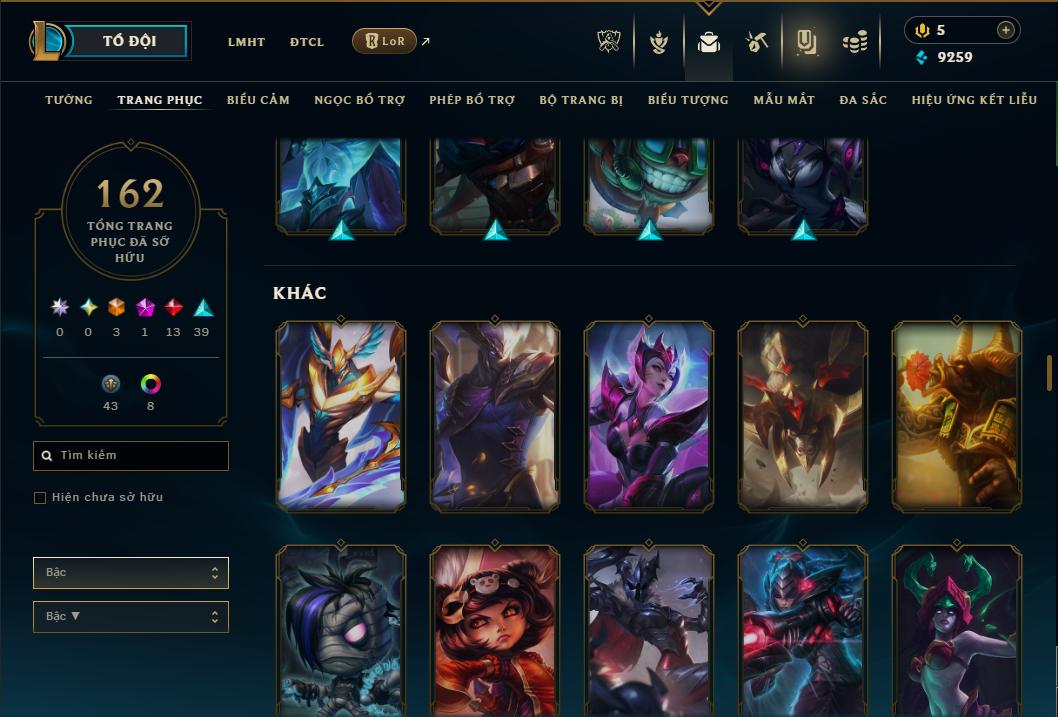Switch to the BIỂU CẢM tab

click(x=258, y=100)
